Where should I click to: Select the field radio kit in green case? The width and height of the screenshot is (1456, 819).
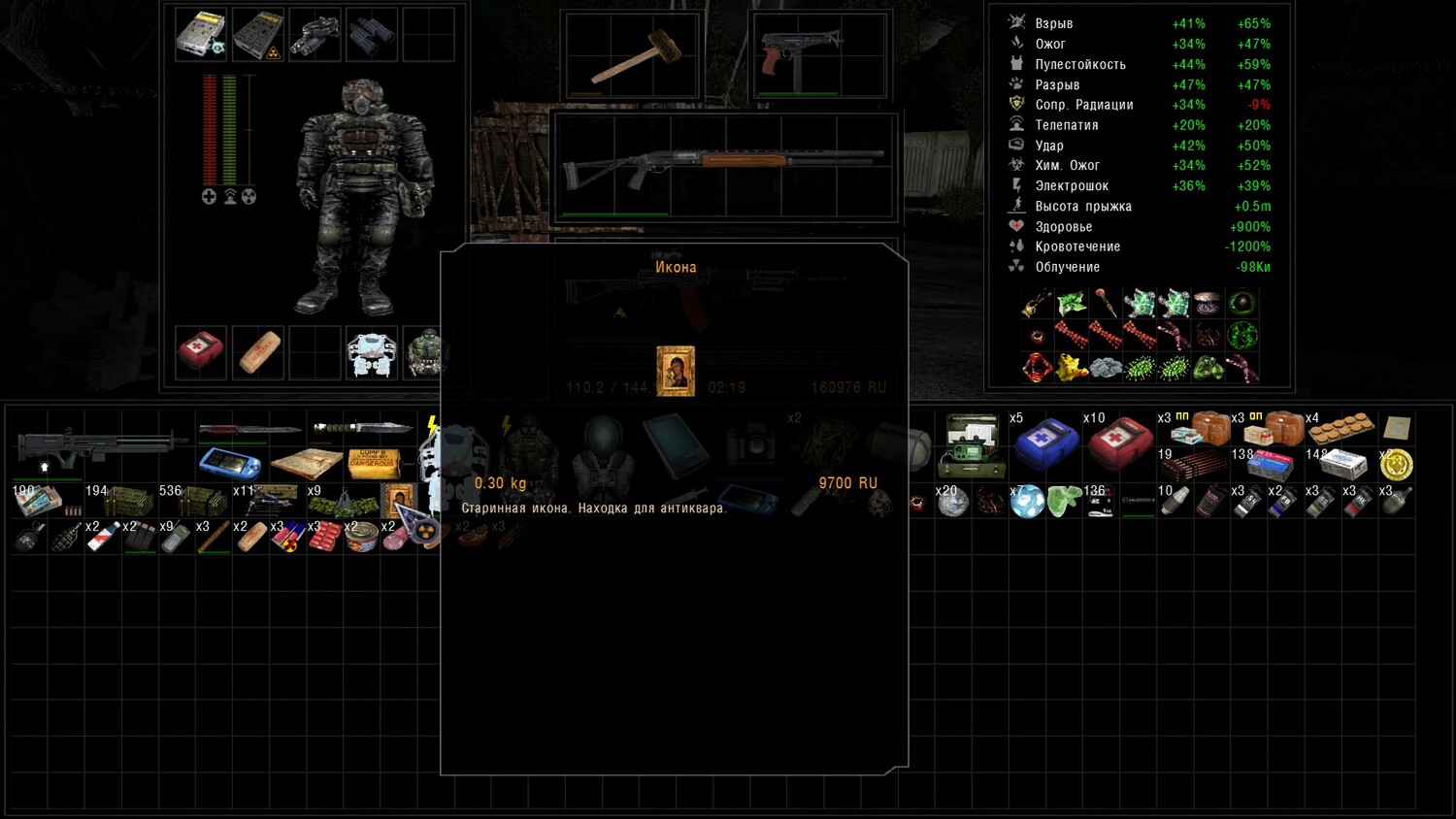(x=971, y=445)
